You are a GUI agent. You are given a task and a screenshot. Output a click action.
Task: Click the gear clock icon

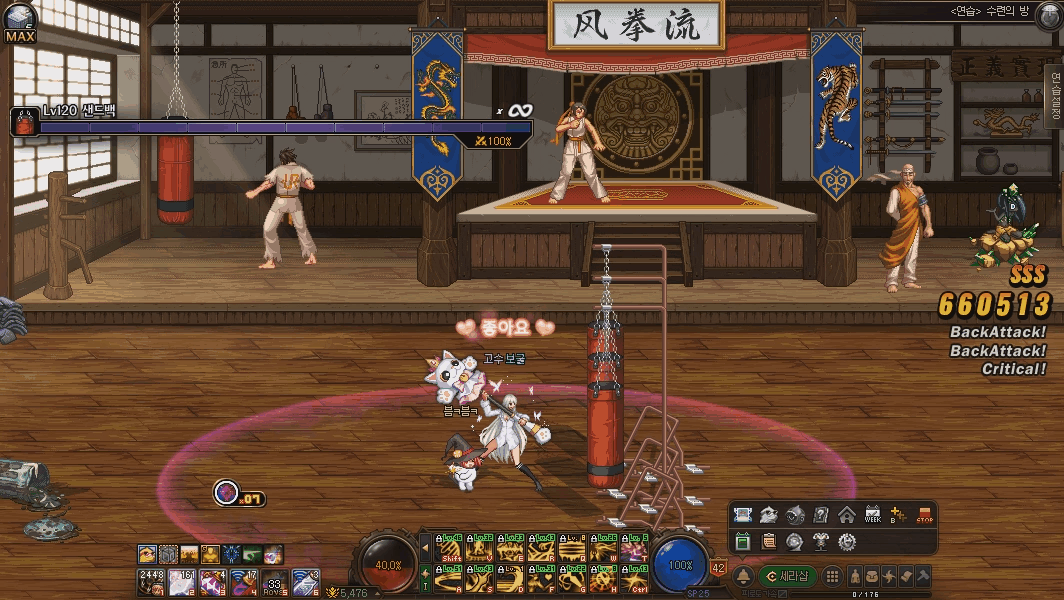coord(846,541)
